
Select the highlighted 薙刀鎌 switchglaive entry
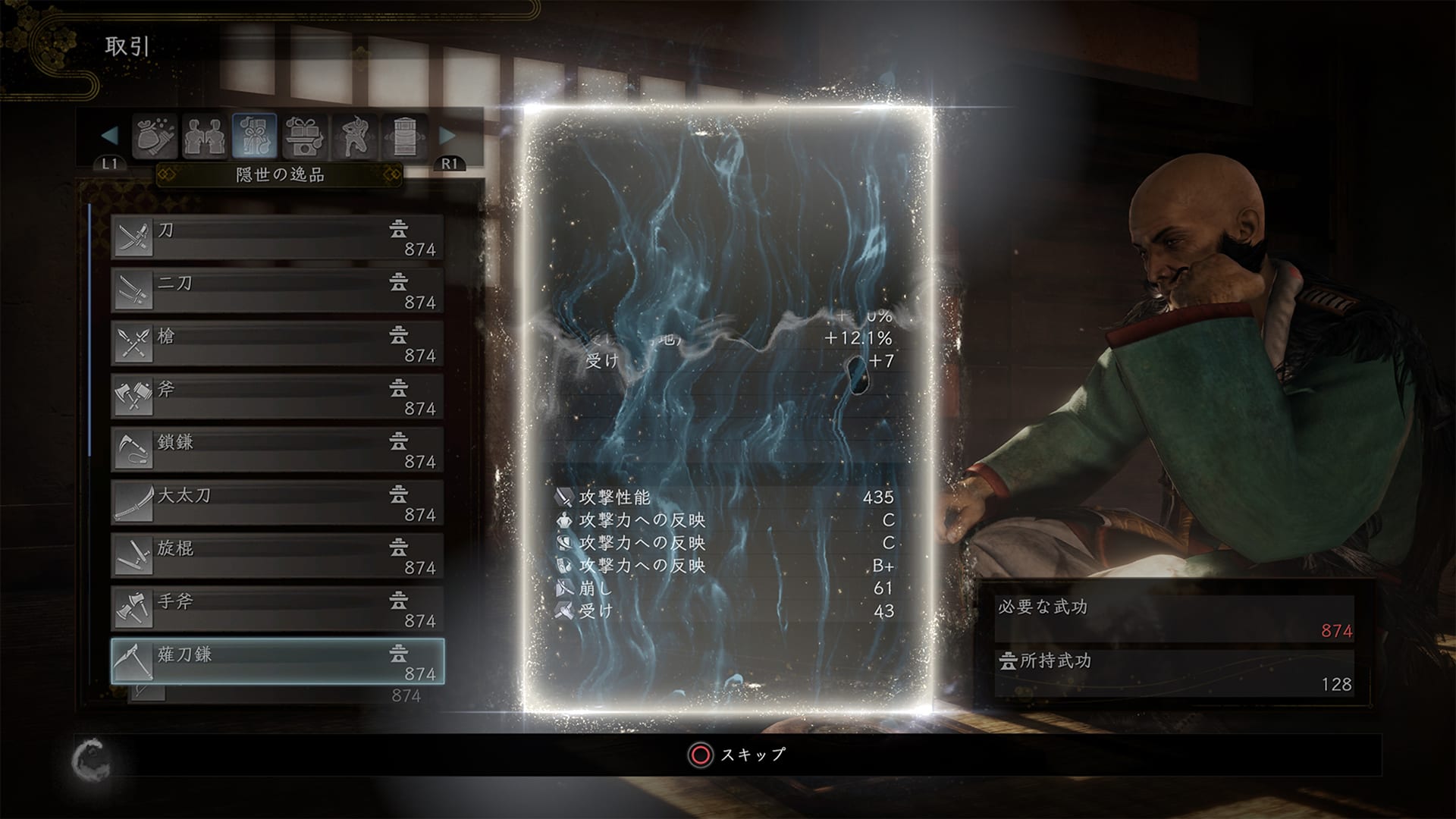click(x=278, y=662)
